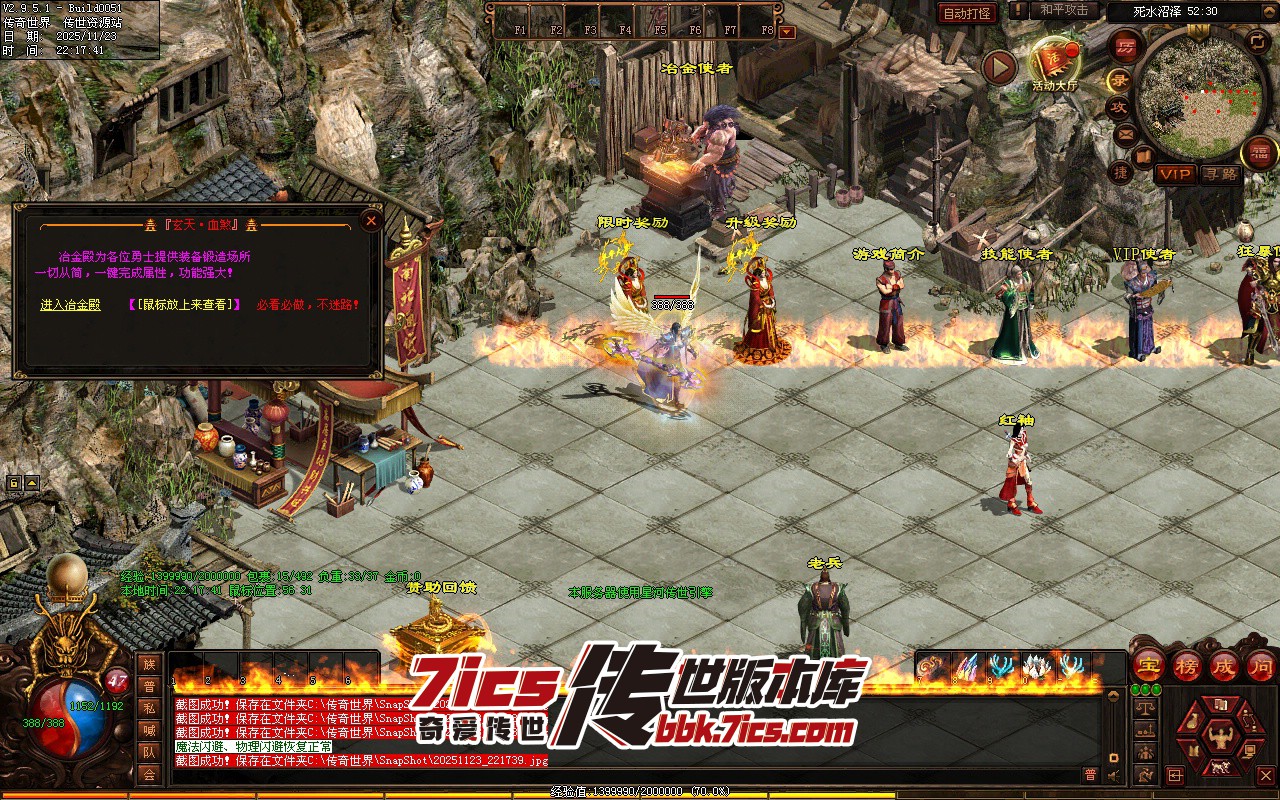Click the round play arrow button
The width and height of the screenshot is (1280, 800).
[998, 67]
